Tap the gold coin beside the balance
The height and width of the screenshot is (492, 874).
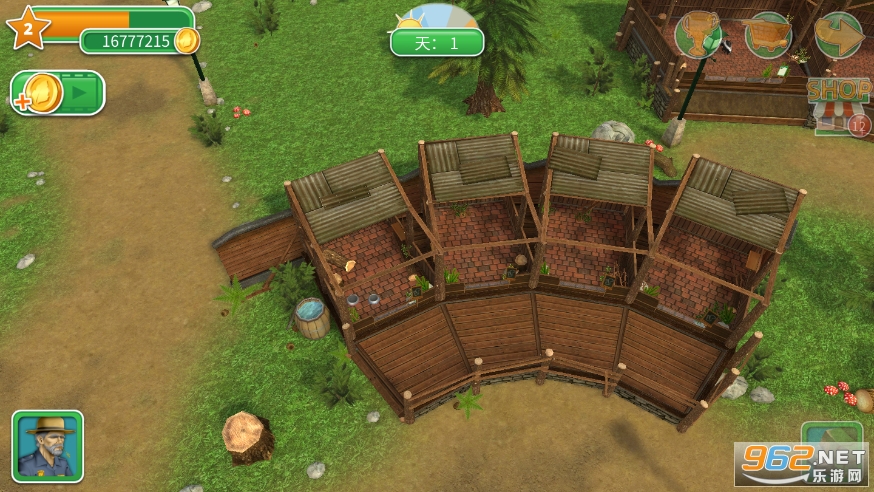[x=187, y=41]
